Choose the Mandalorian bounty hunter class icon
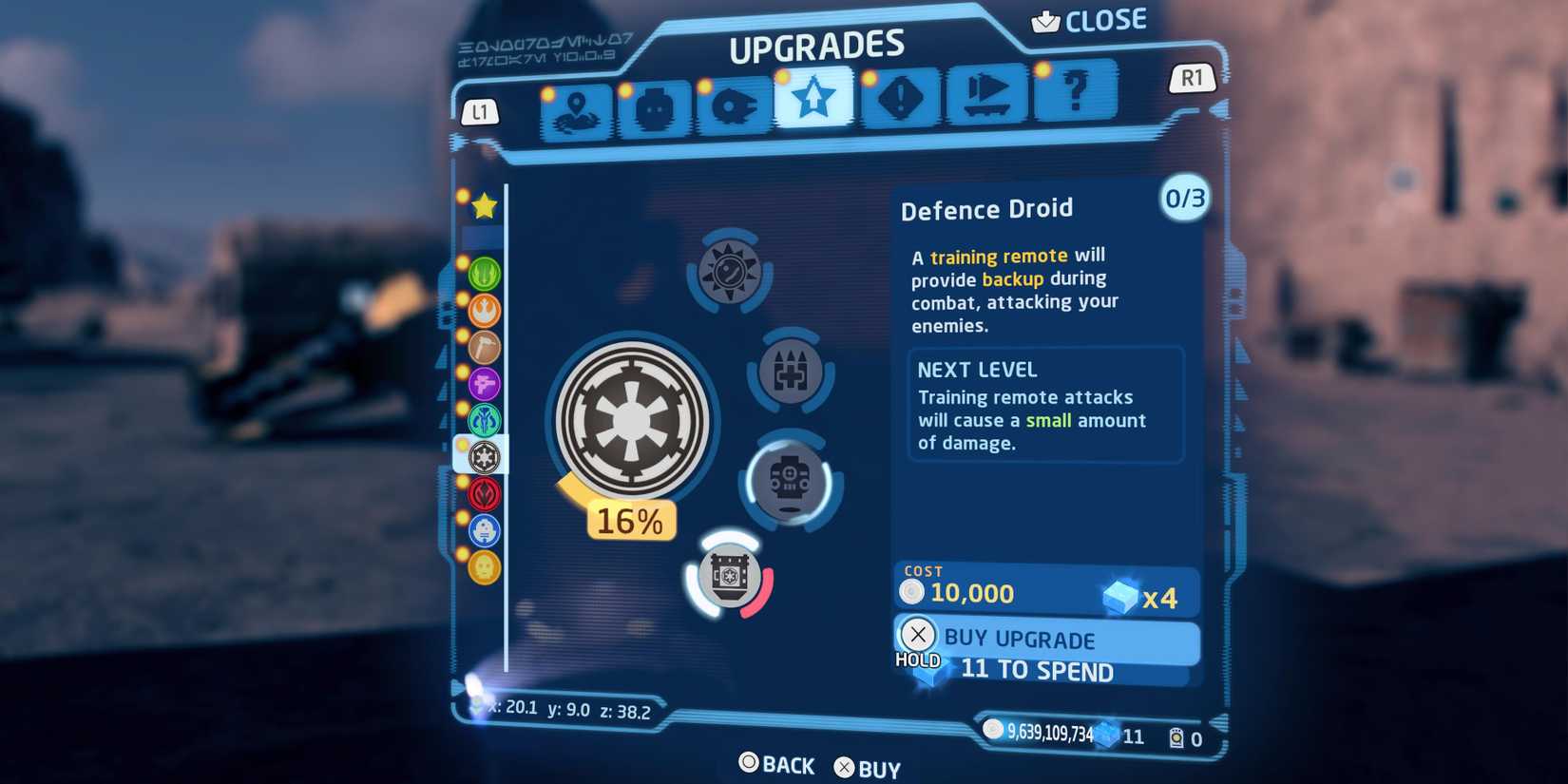The height and width of the screenshot is (784, 1568). pyautogui.click(x=485, y=419)
